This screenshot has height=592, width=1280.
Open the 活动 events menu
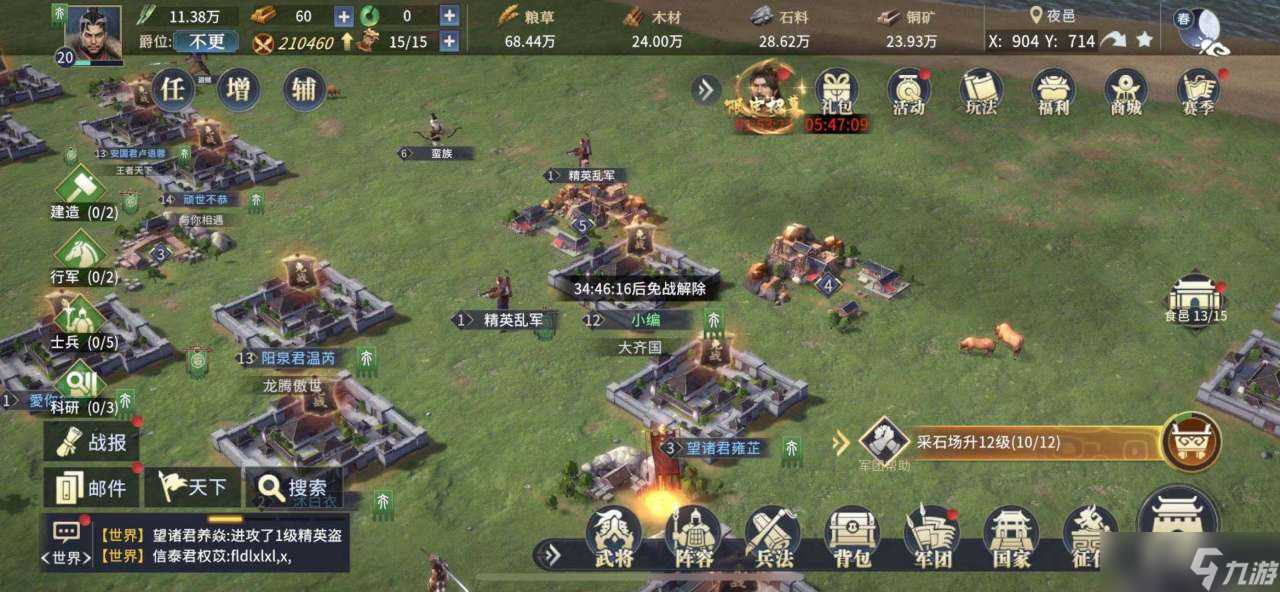[x=908, y=92]
